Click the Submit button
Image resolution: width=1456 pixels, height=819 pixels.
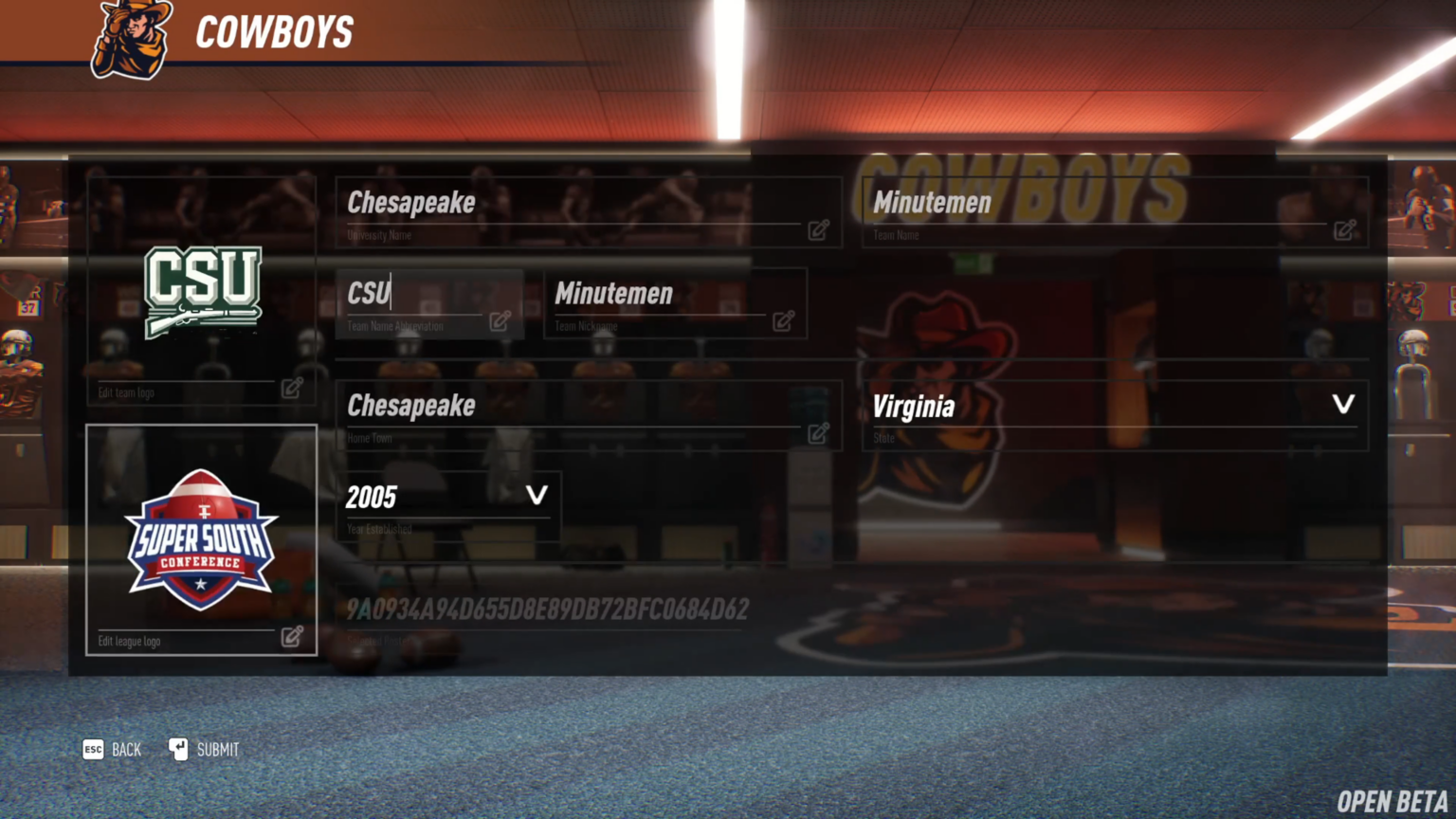(x=217, y=749)
